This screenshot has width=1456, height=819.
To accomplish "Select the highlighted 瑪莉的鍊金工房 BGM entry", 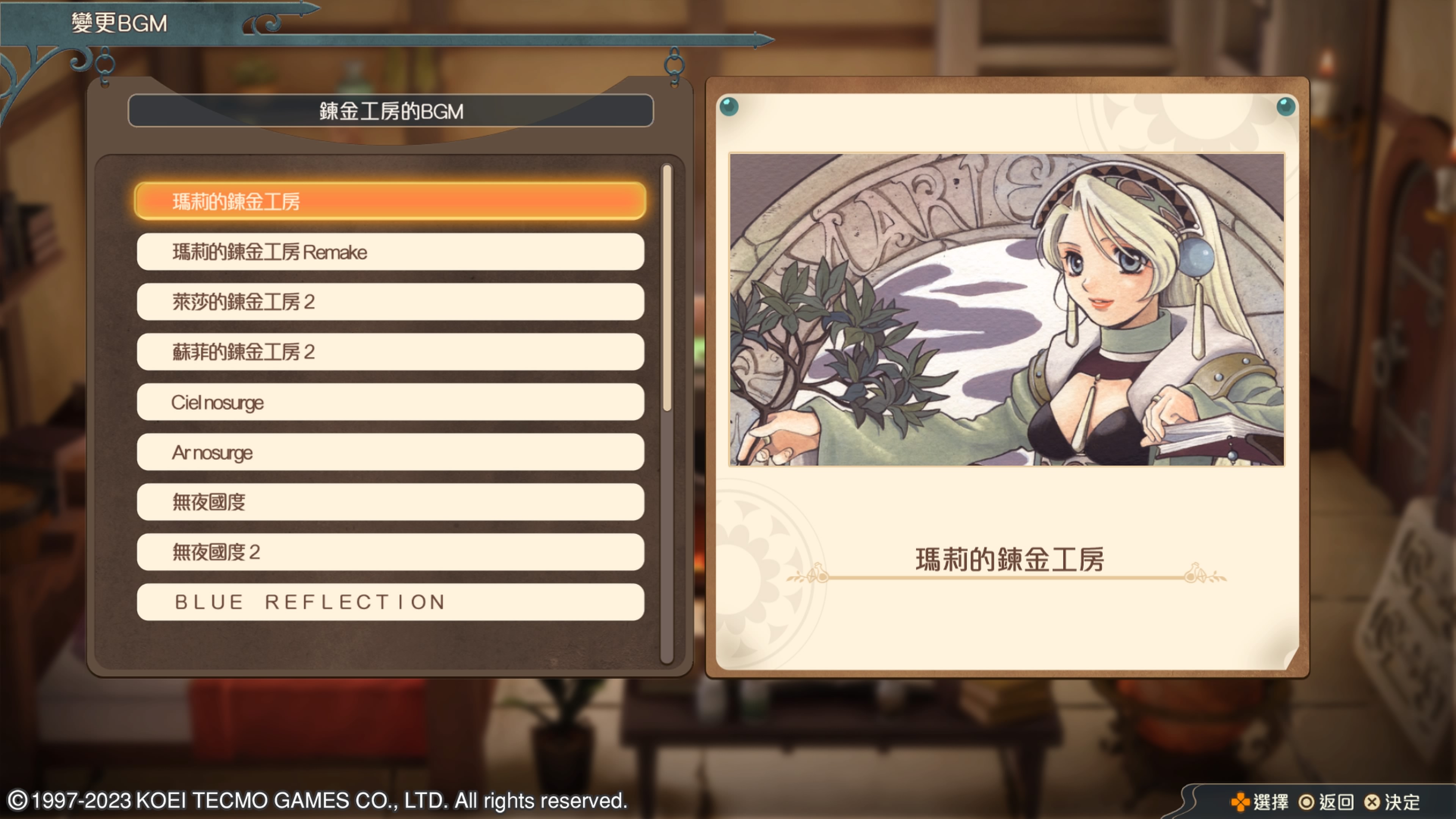I will 390,201.
